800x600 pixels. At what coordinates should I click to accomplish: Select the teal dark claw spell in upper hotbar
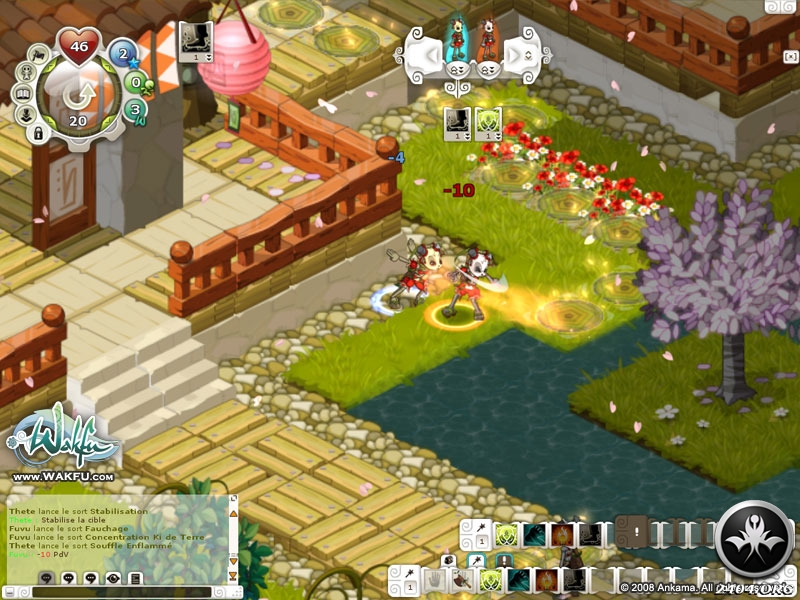(x=534, y=535)
